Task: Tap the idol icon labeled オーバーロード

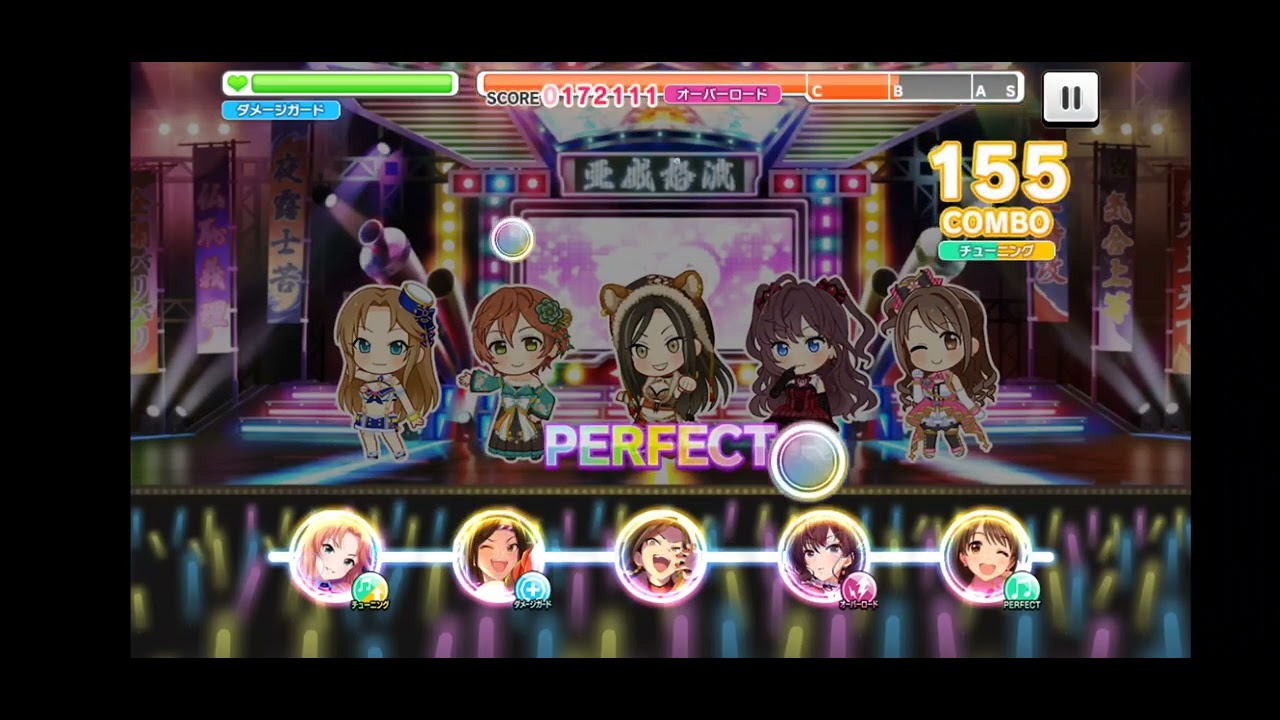Action: 823,556
